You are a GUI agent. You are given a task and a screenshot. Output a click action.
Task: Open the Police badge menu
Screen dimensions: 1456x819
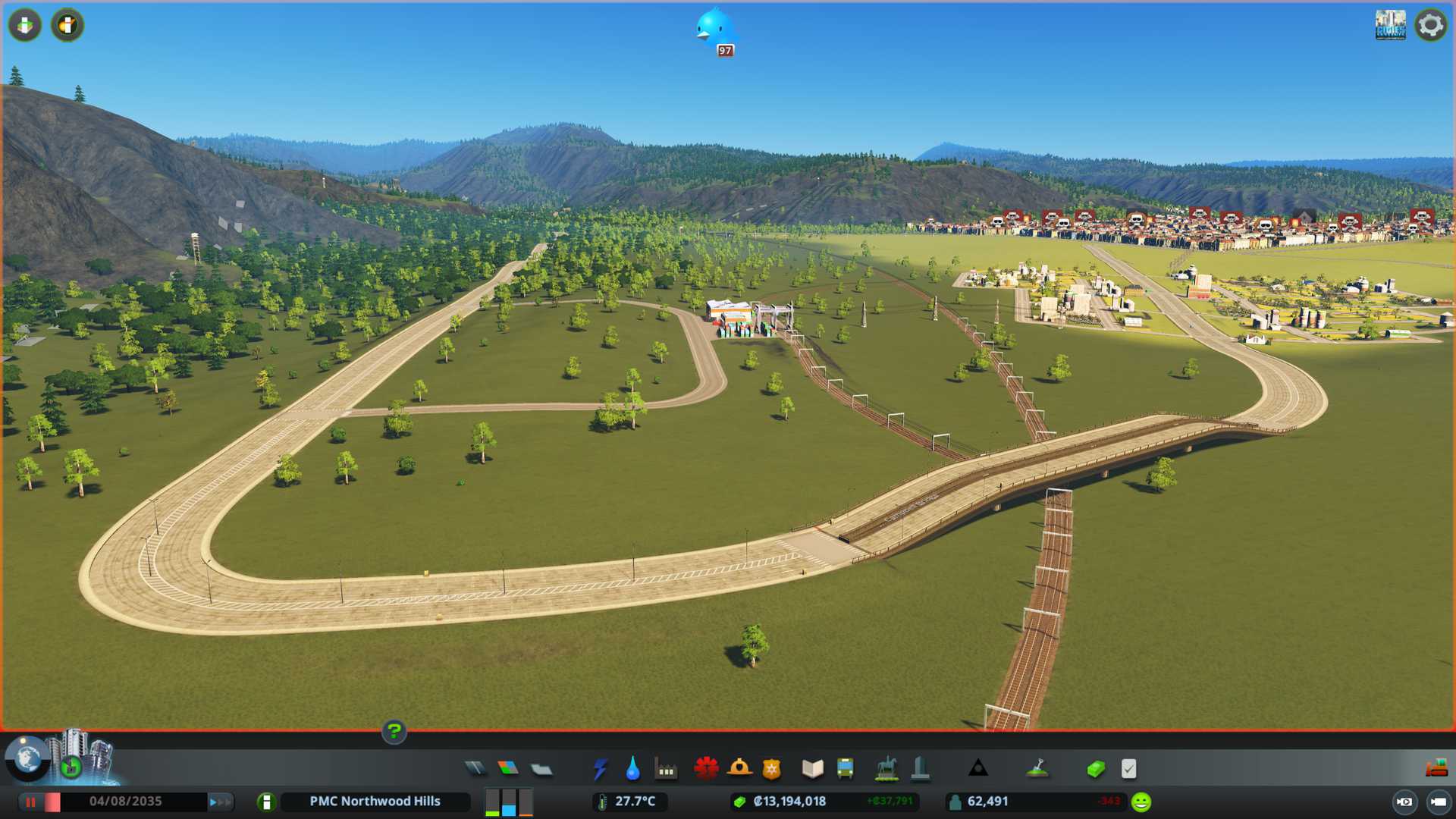771,769
